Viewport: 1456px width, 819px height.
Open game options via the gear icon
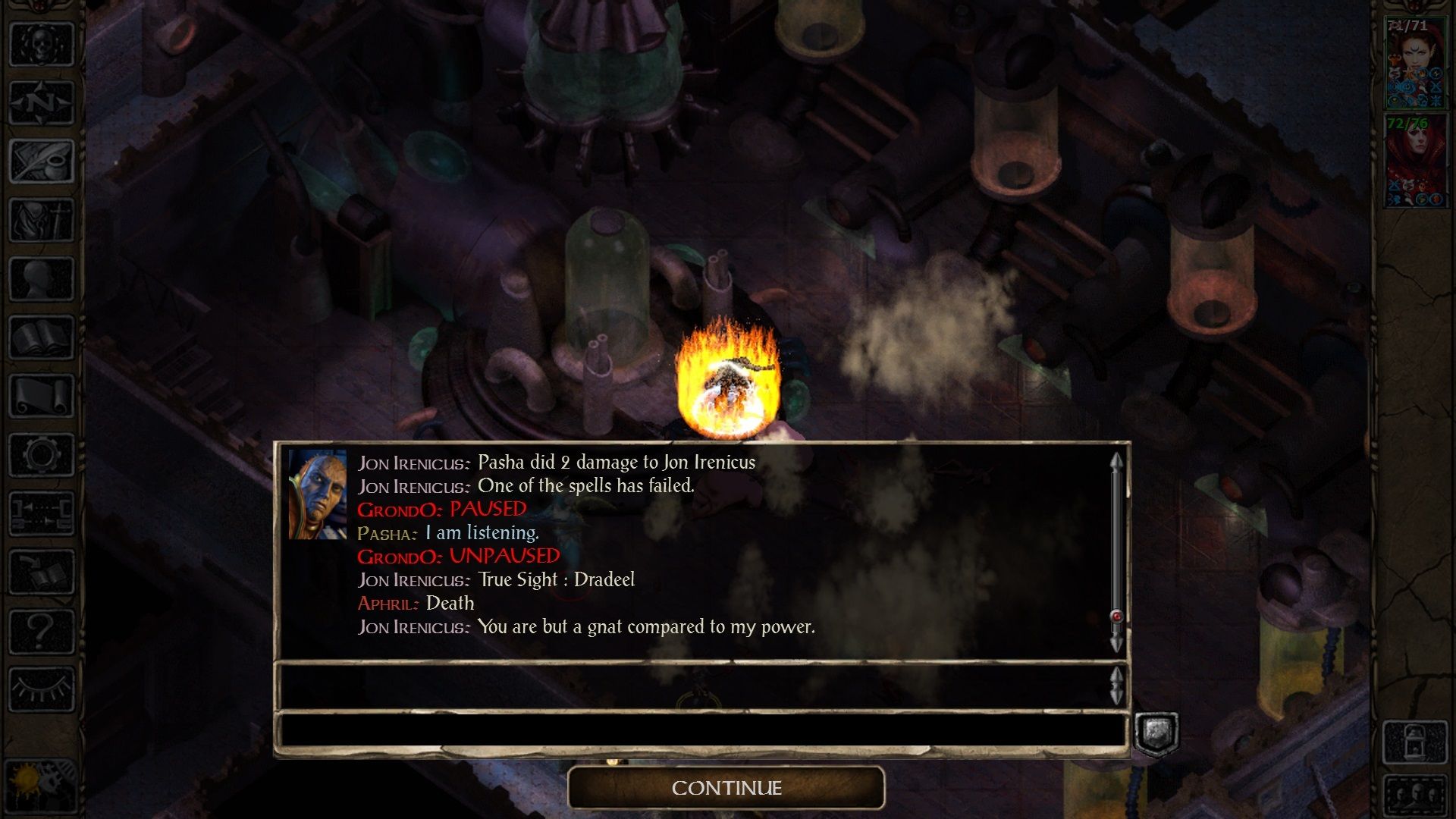point(42,455)
